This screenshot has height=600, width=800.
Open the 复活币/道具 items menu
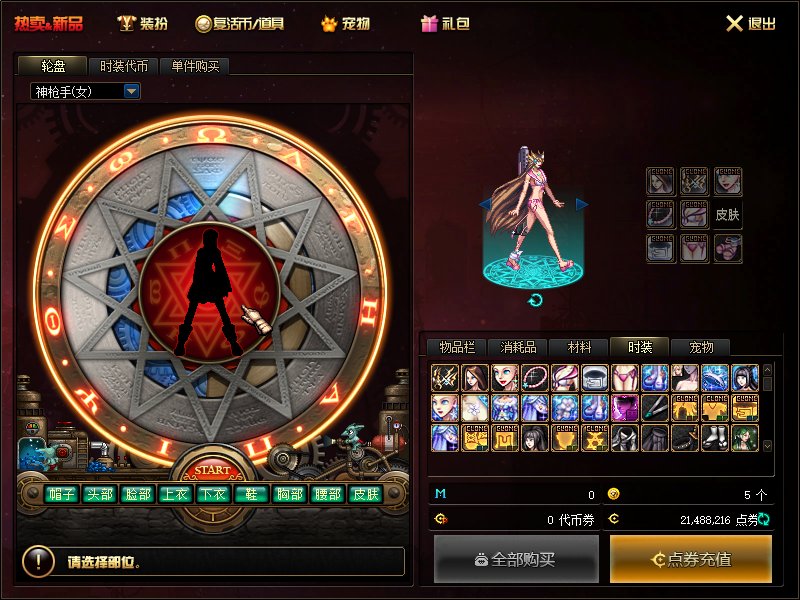click(240, 23)
